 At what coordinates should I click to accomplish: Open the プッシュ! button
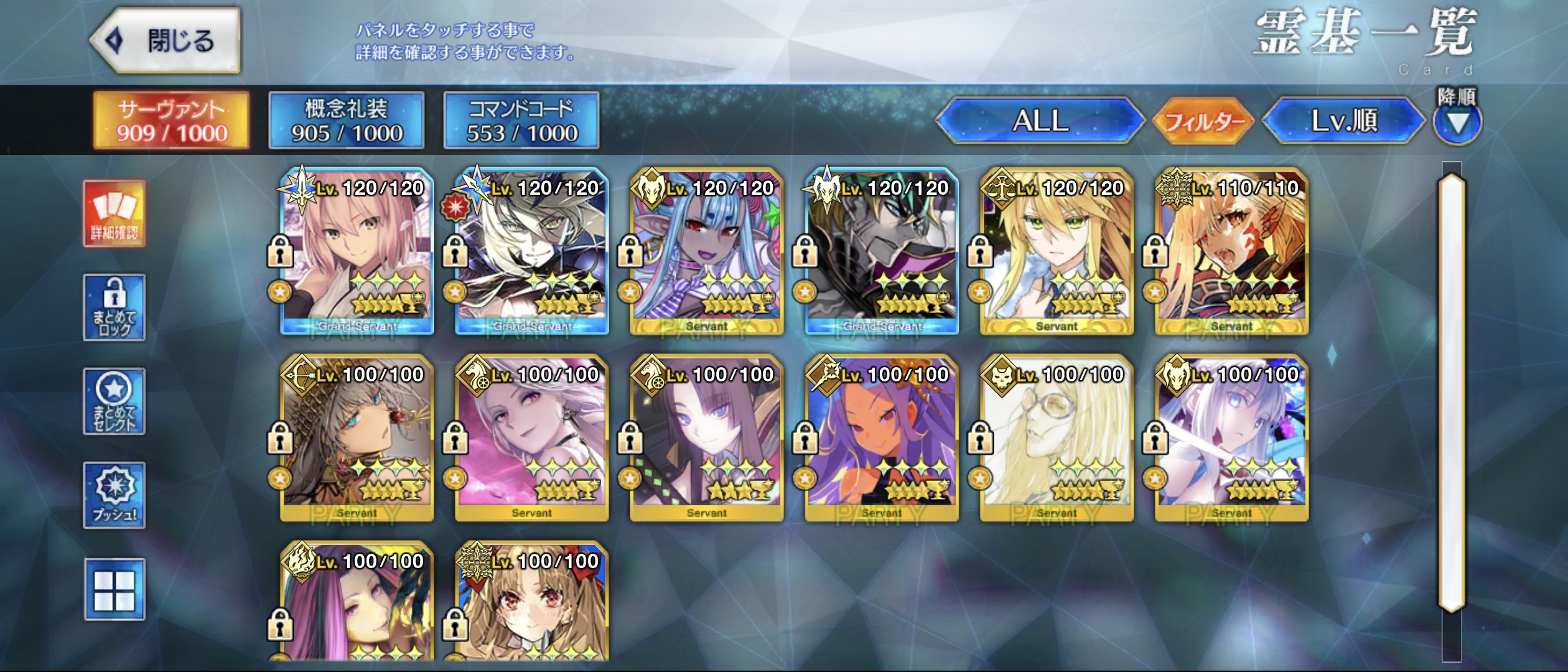114,495
